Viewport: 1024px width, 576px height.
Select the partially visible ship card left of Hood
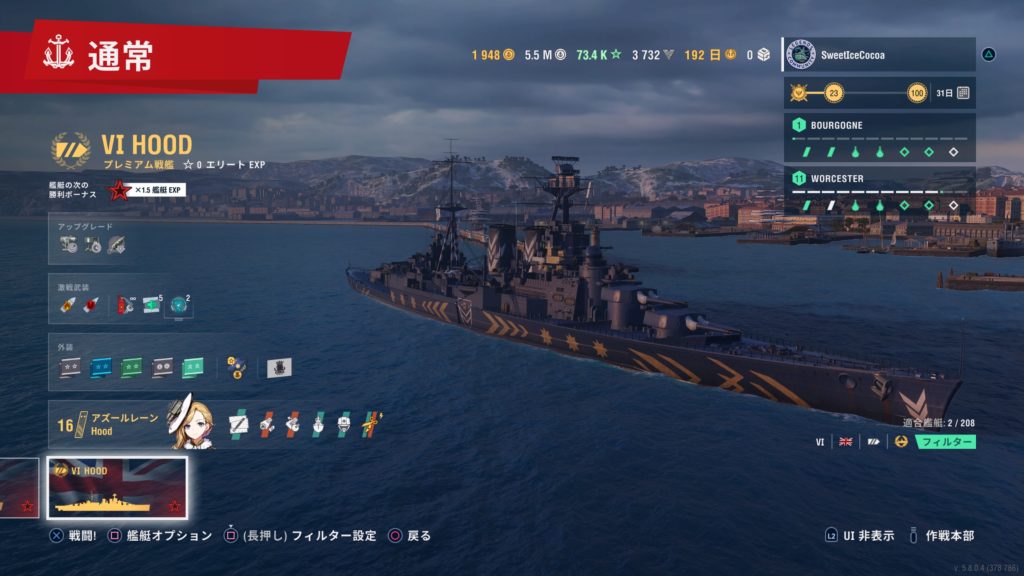18,488
